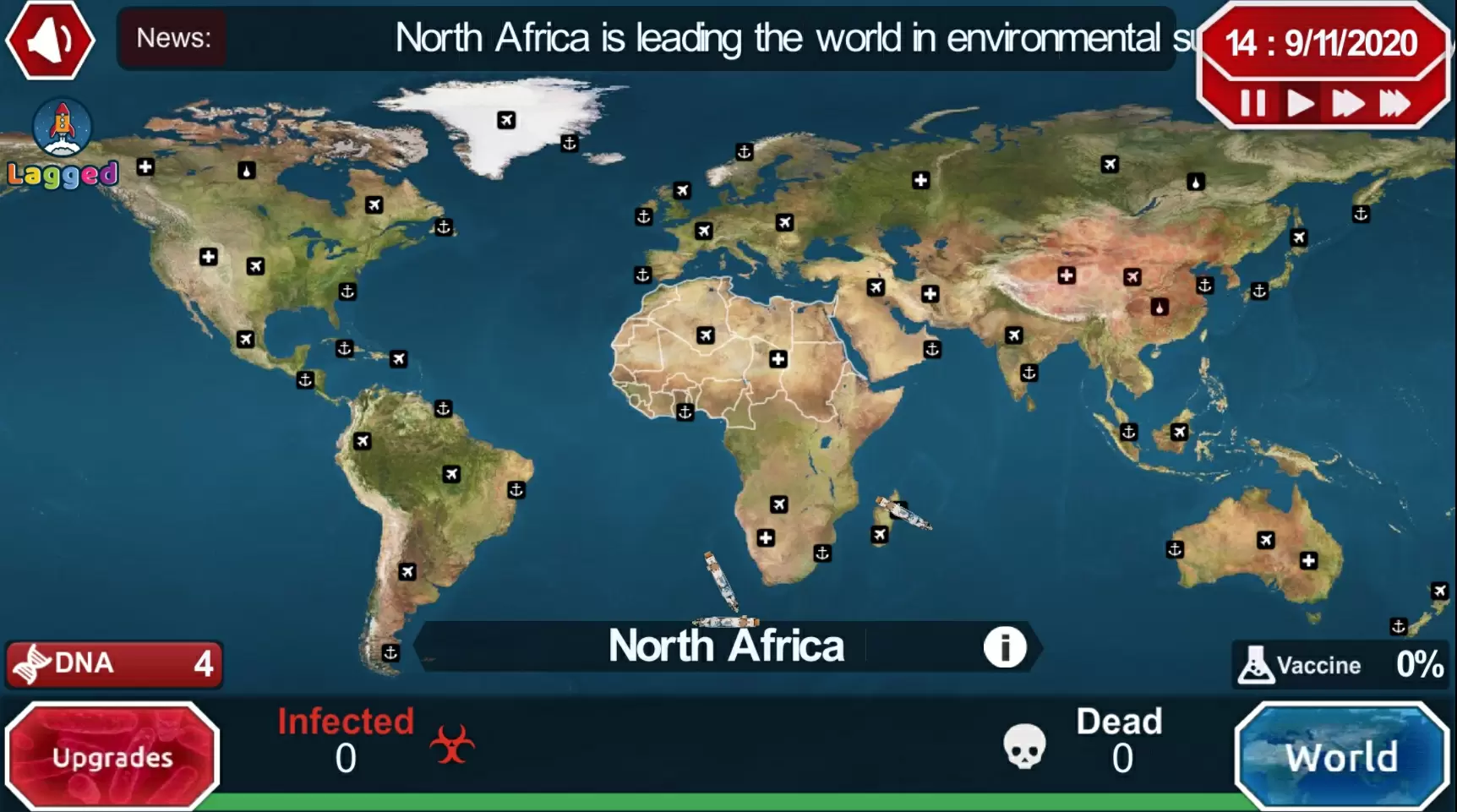
Task: Select the date display showing 9/11/2020
Action: [1324, 42]
